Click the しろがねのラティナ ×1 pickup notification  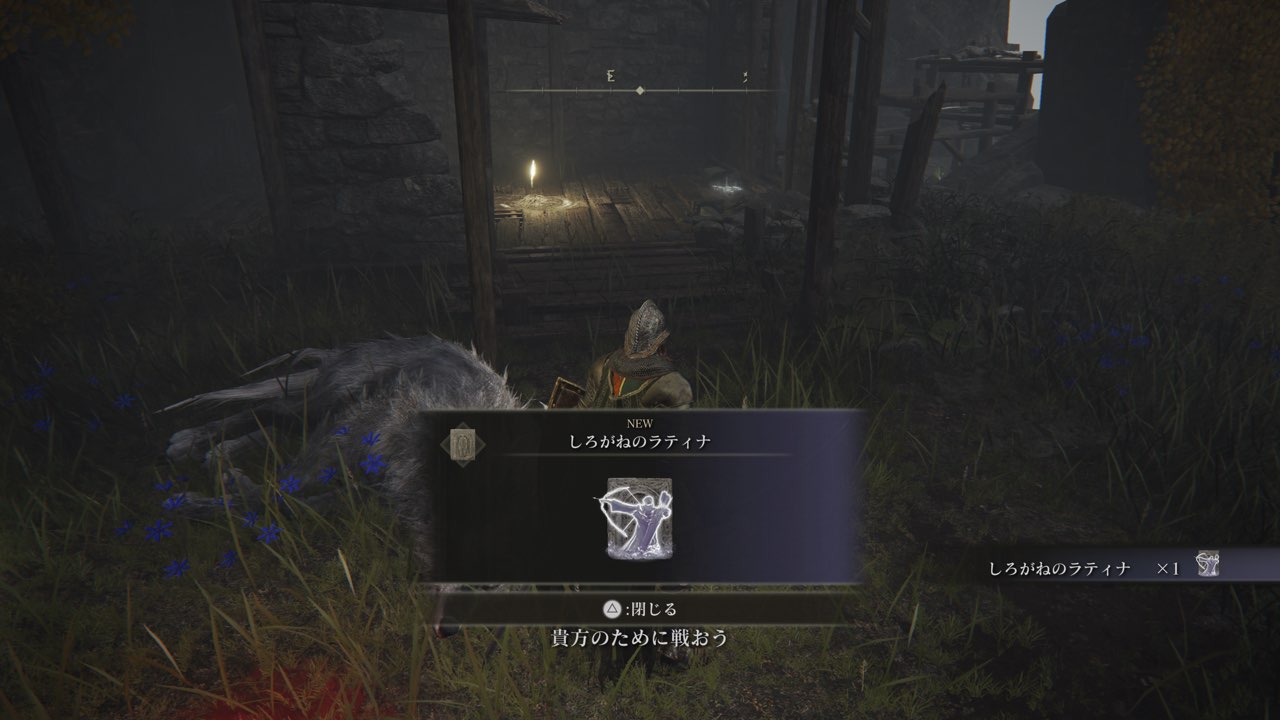[1100, 567]
